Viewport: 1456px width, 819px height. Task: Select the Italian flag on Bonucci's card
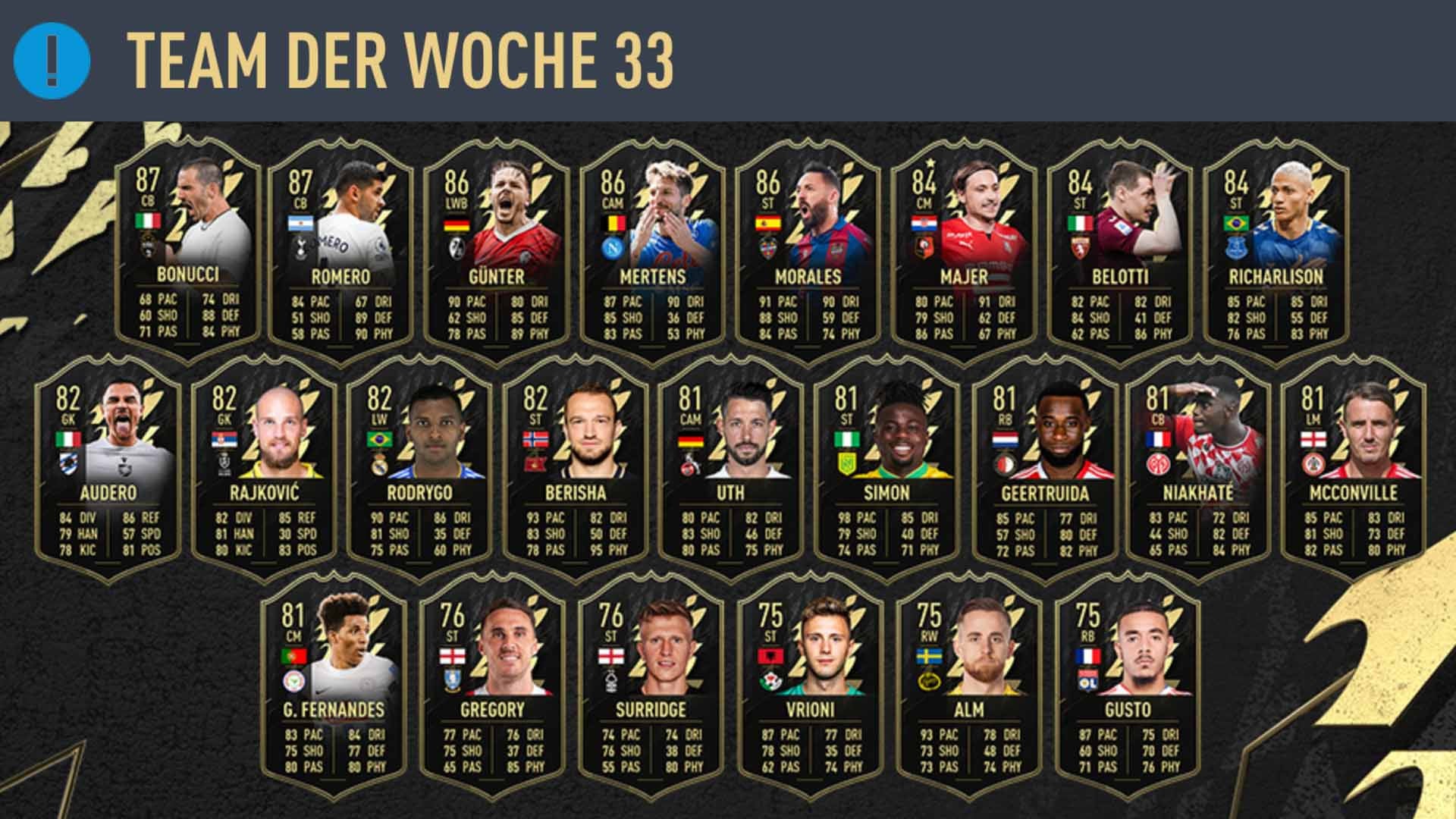tap(150, 222)
